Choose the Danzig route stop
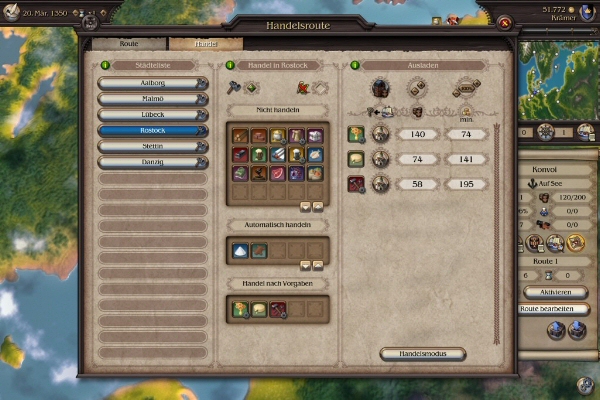 [152, 162]
